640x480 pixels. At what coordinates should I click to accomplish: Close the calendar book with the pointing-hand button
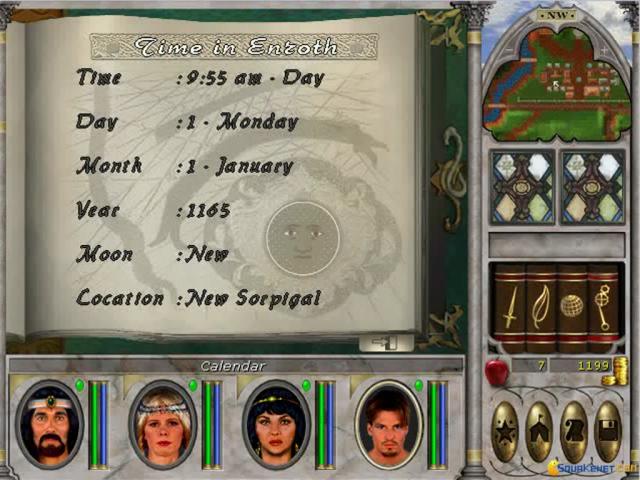(386, 343)
